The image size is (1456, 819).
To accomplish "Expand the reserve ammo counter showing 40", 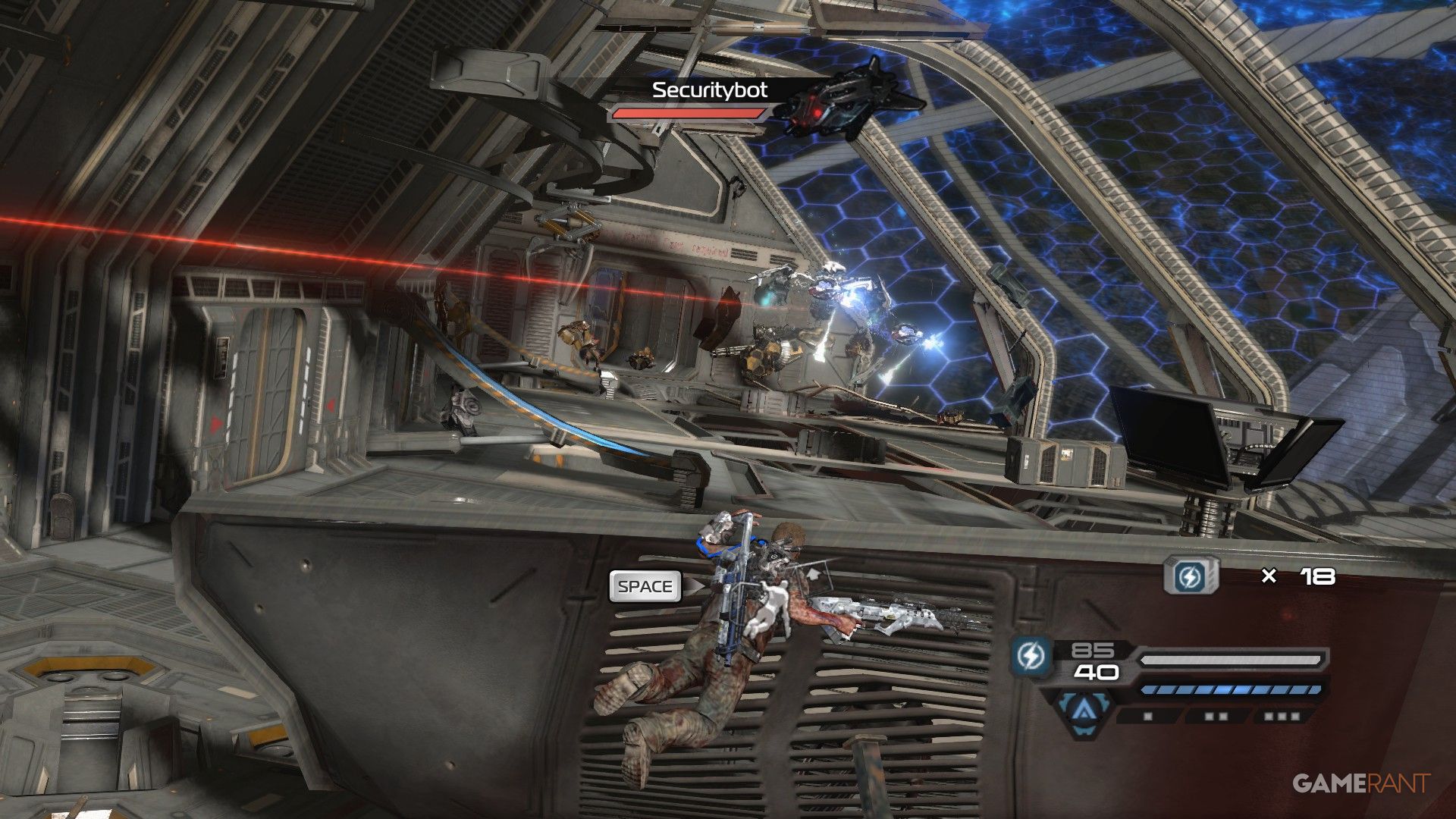I will 1097,671.
